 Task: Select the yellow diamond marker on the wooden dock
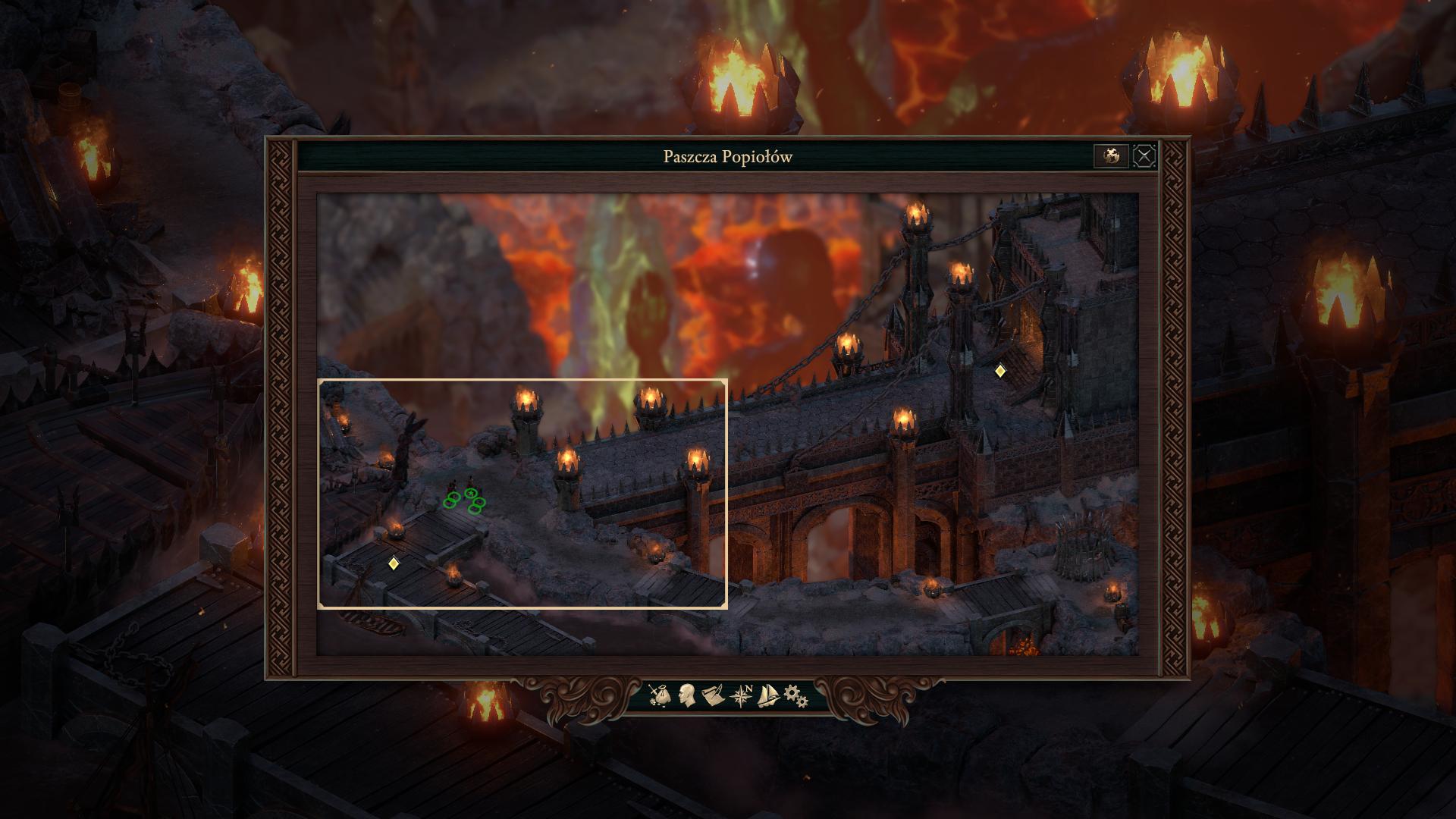click(x=393, y=563)
